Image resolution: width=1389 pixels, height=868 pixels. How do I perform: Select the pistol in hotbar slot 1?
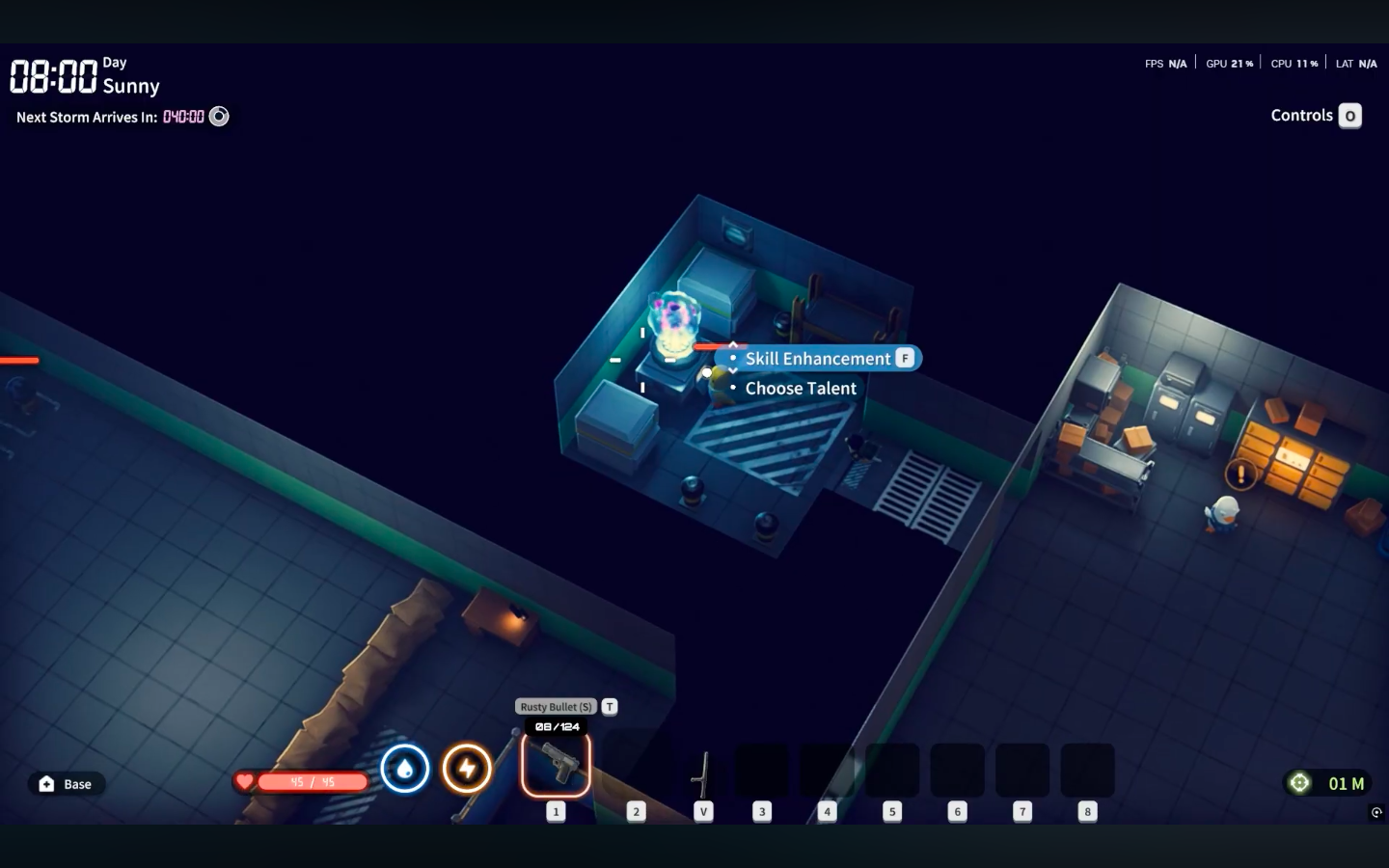pos(557,765)
